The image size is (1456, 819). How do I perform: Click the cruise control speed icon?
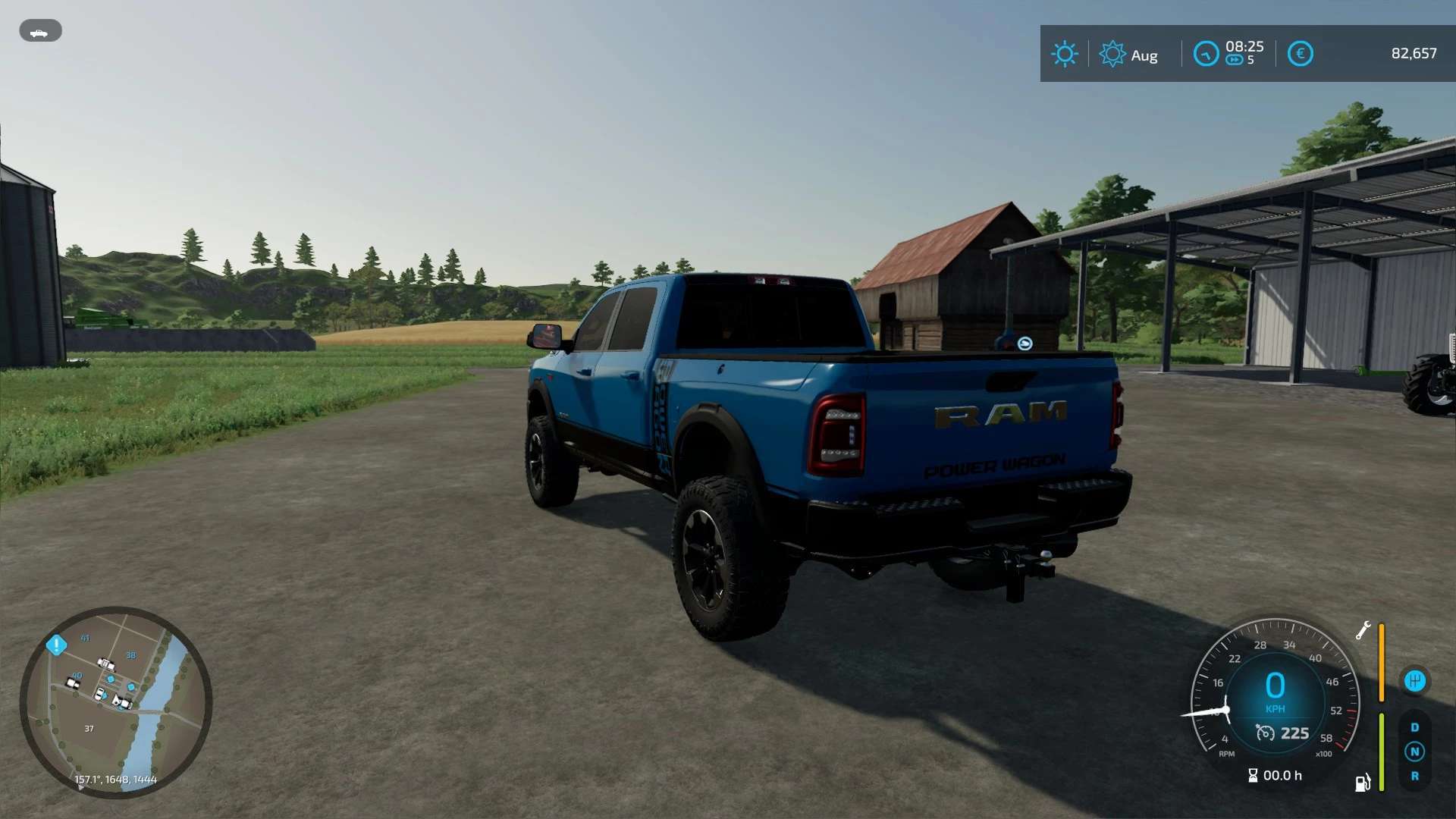coord(1265,733)
